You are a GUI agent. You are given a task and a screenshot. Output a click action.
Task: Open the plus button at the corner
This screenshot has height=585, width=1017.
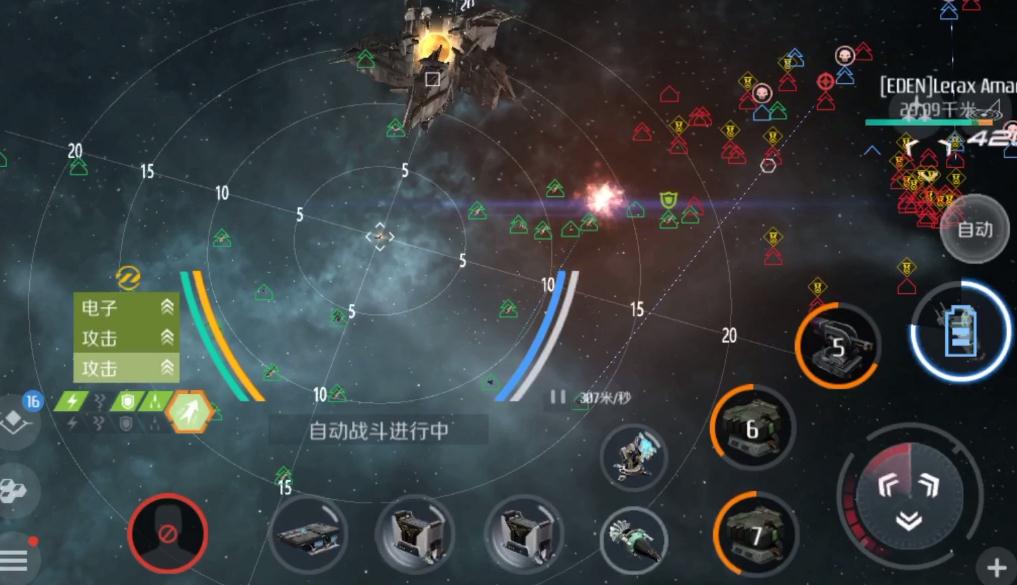(997, 567)
